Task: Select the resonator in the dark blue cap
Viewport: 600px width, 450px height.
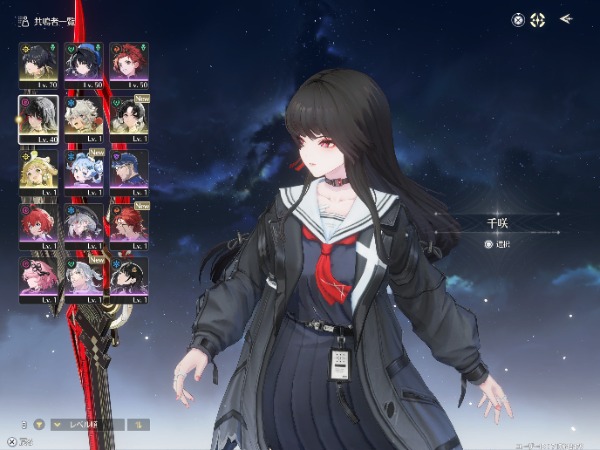Action: click(x=128, y=169)
